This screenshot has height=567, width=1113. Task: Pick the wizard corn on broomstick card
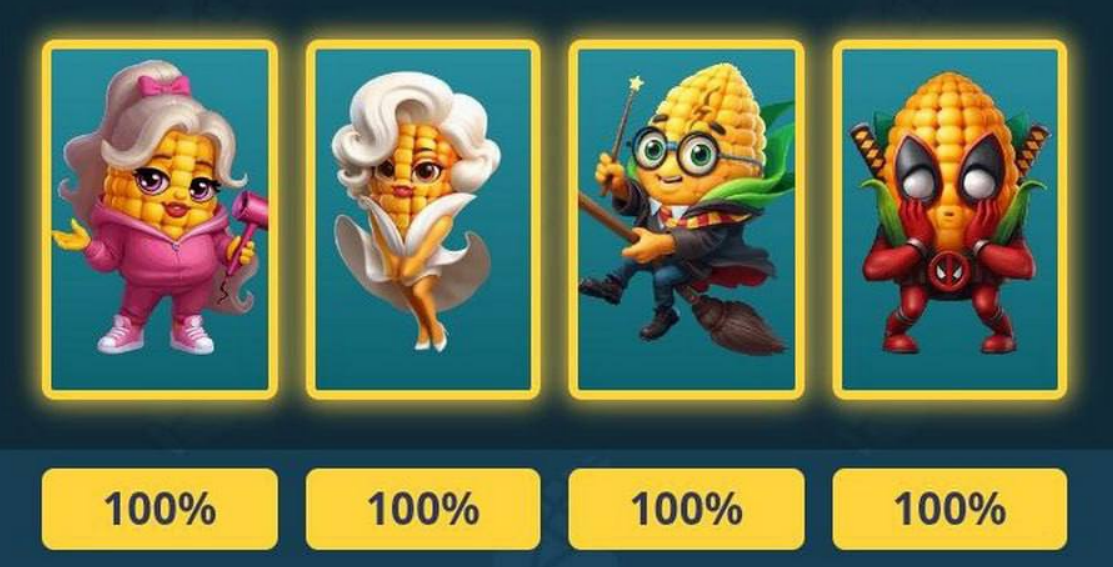(686, 220)
